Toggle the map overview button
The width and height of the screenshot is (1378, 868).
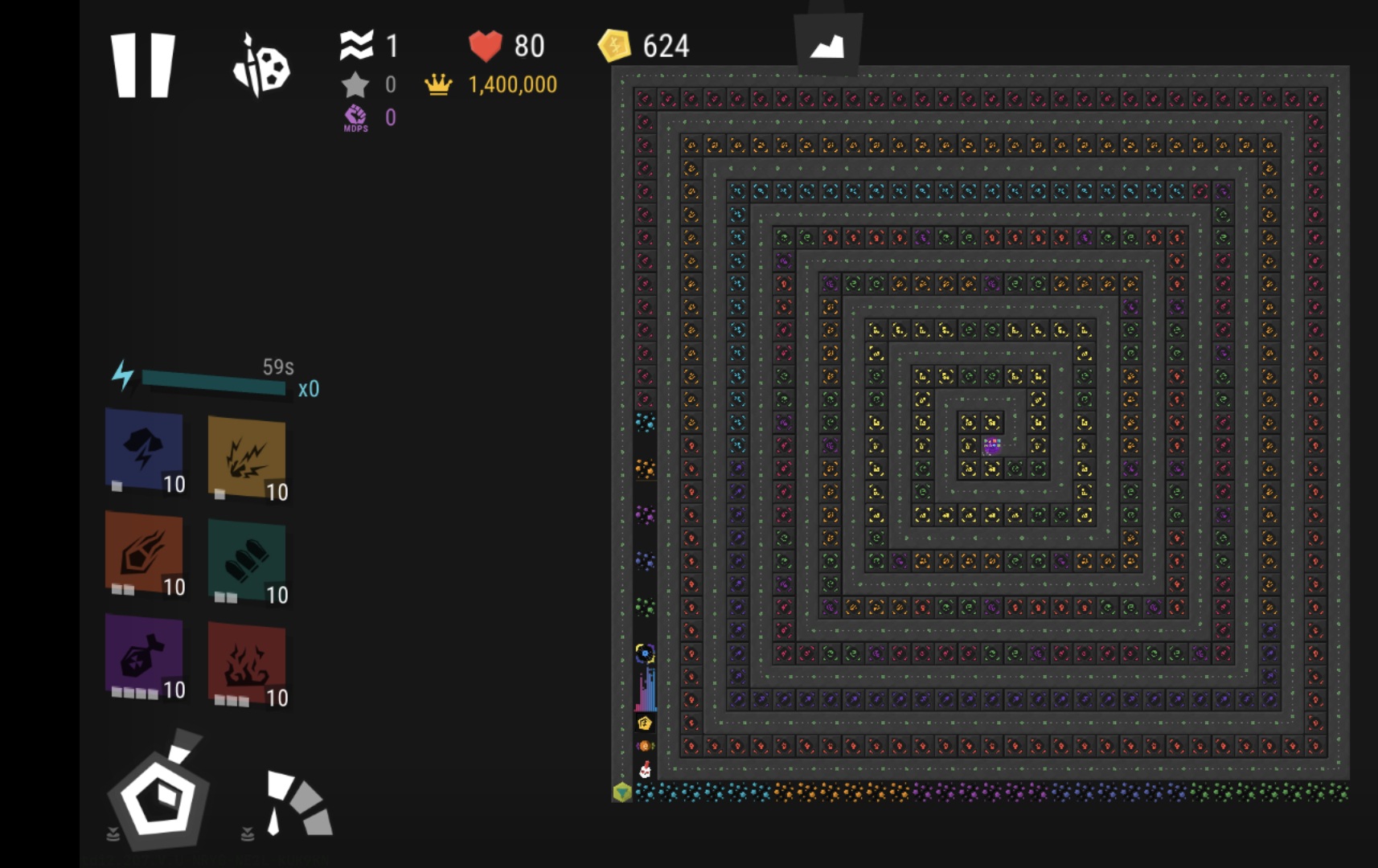tap(827, 46)
